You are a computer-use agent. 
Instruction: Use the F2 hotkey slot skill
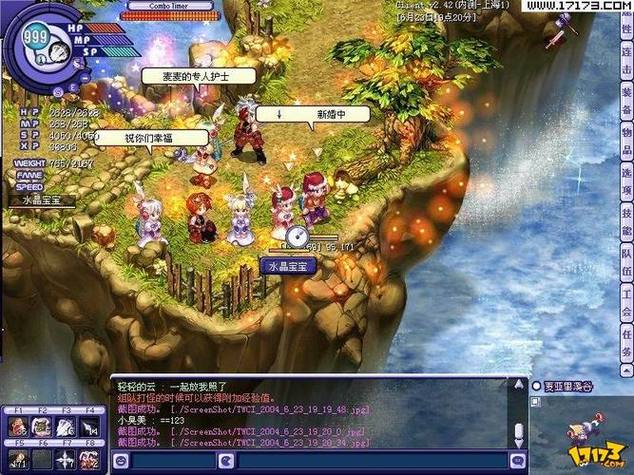(x=41, y=427)
